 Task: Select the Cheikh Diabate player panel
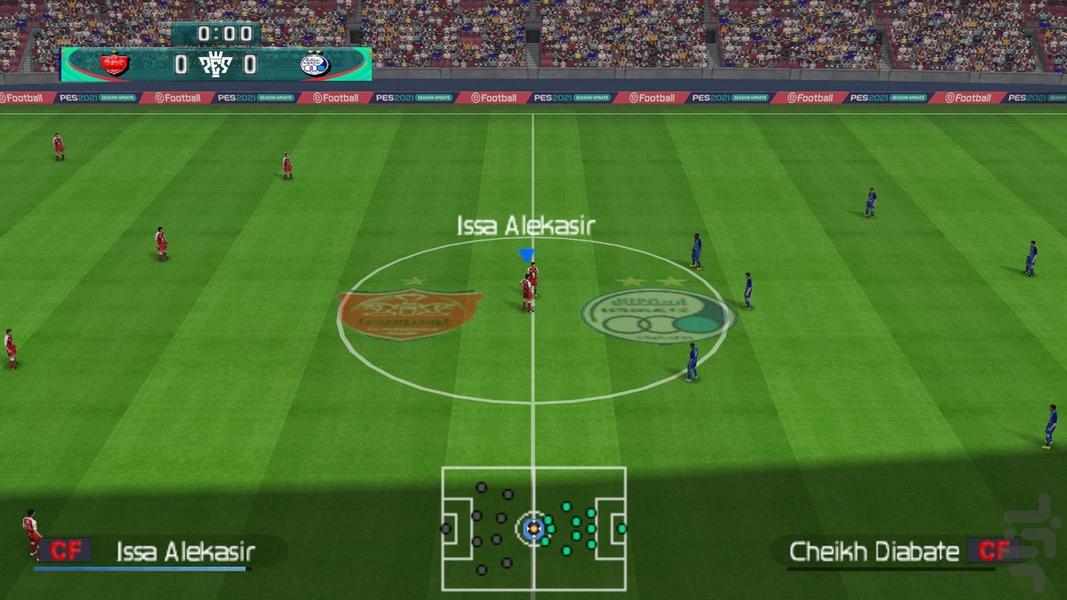[893, 551]
